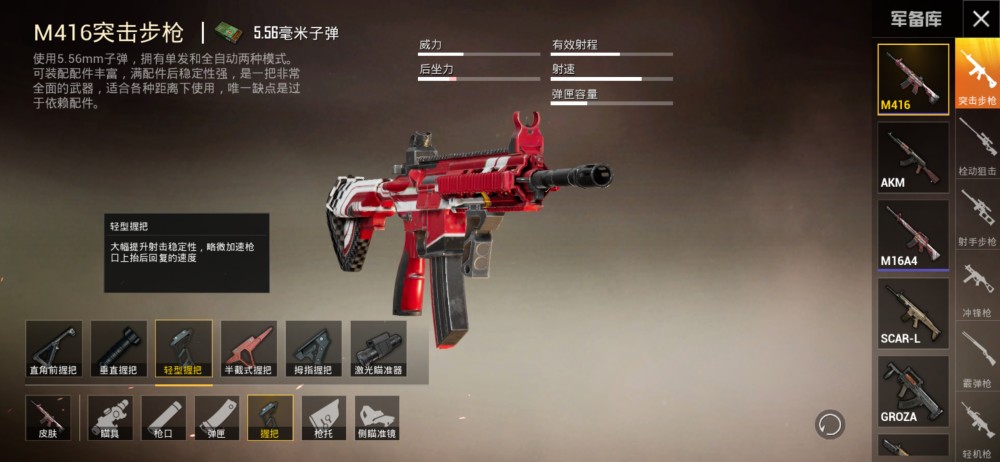The image size is (1000, 462).
Task: Choose the 垂直握把 vertical grip attachment
Action: (119, 349)
